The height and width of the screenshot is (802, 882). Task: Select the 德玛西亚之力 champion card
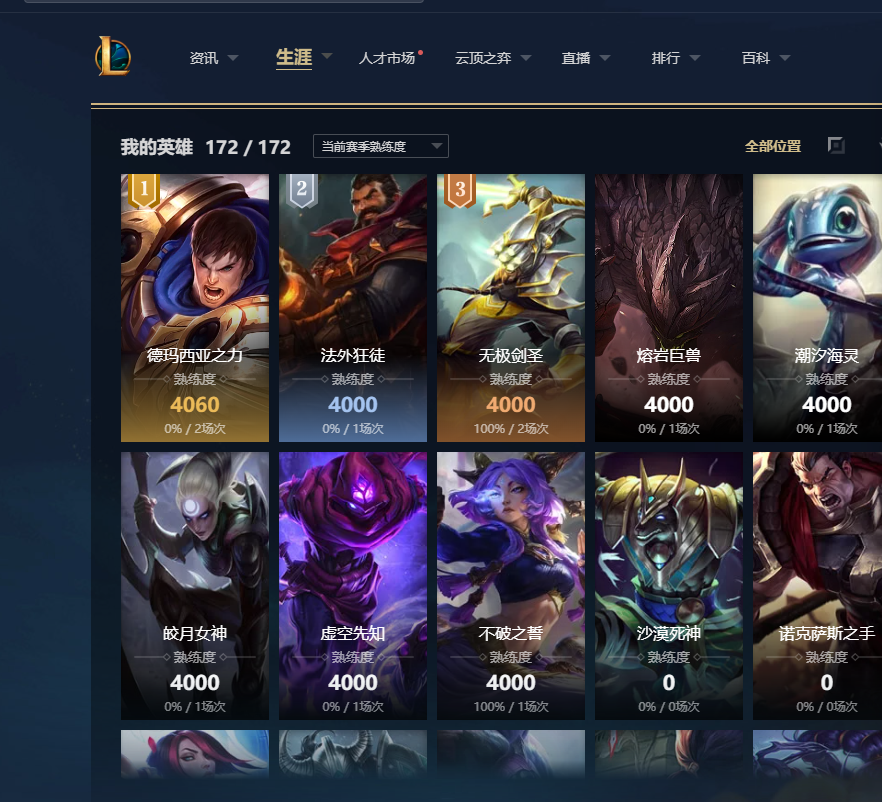point(195,307)
